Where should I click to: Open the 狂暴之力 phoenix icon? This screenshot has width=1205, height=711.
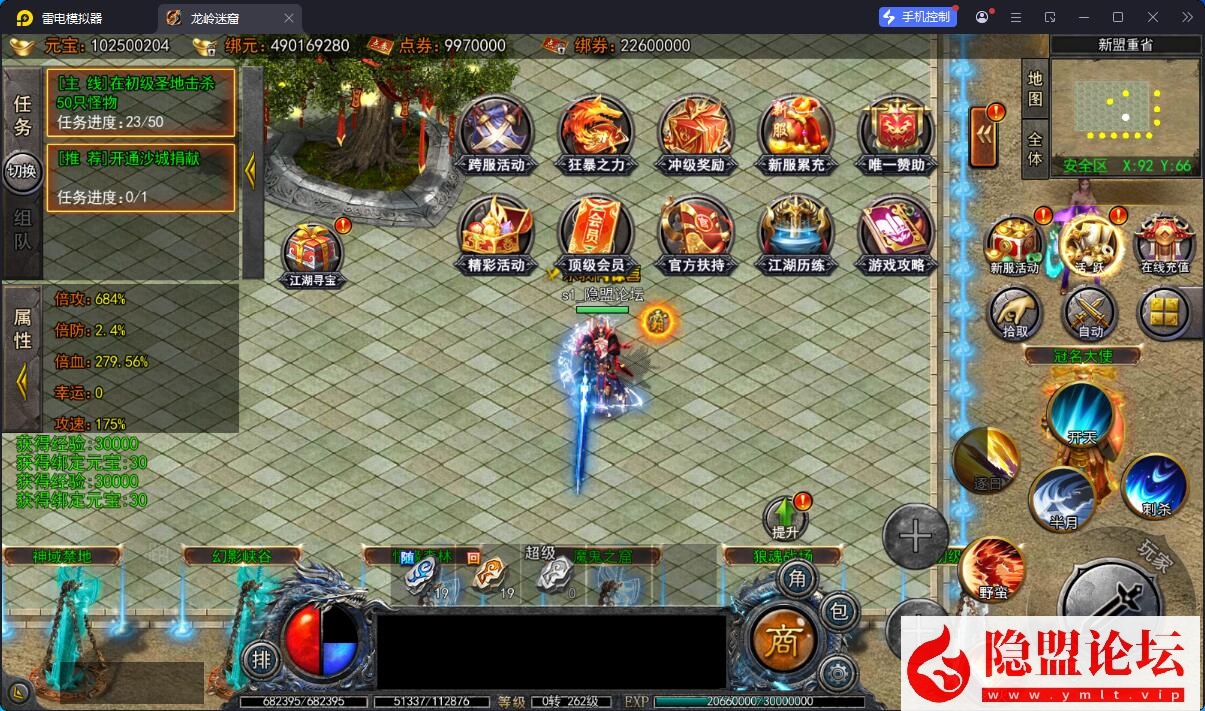596,134
